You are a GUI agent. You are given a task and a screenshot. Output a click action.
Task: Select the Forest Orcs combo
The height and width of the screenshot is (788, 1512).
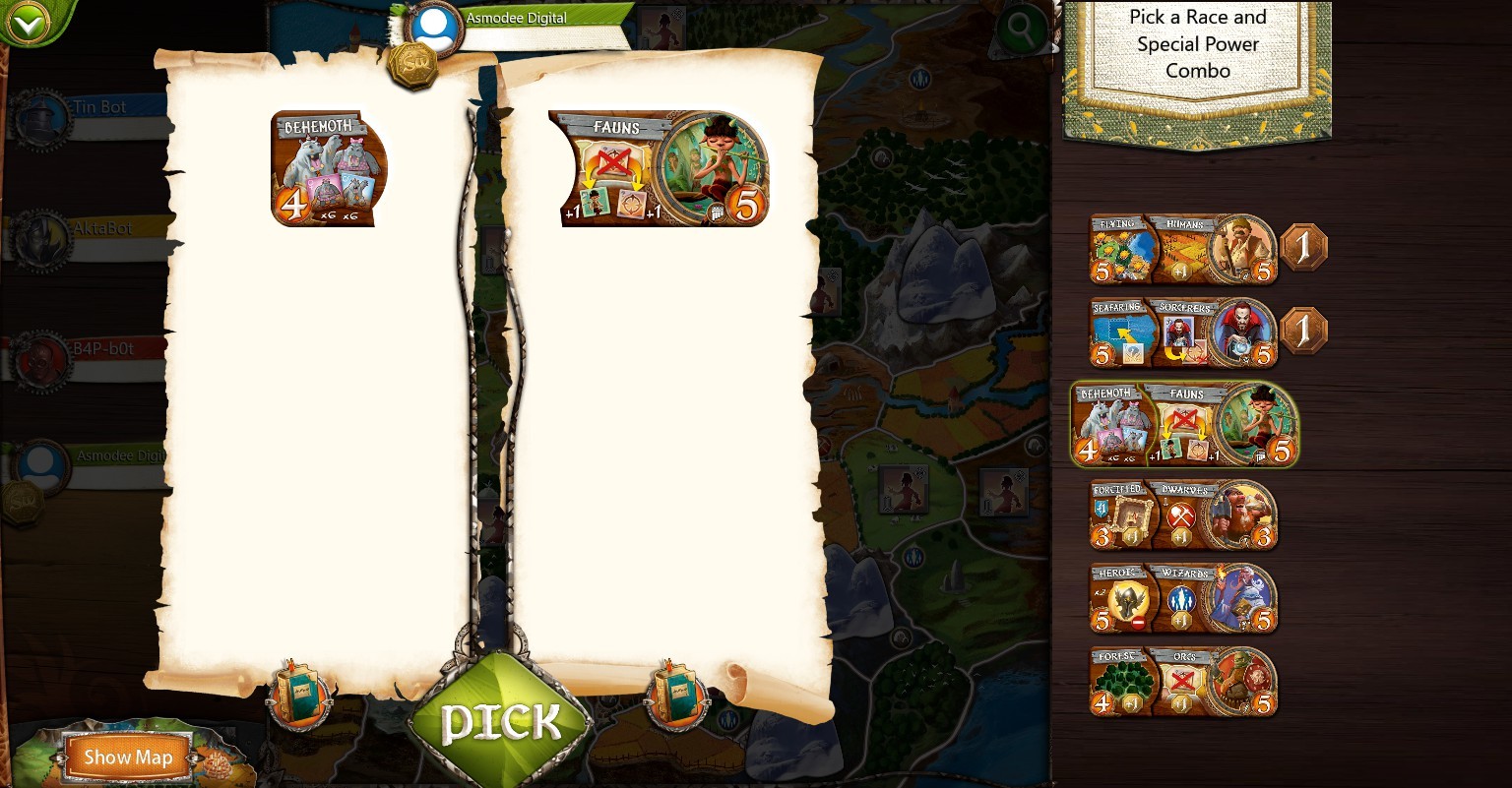click(x=1181, y=681)
